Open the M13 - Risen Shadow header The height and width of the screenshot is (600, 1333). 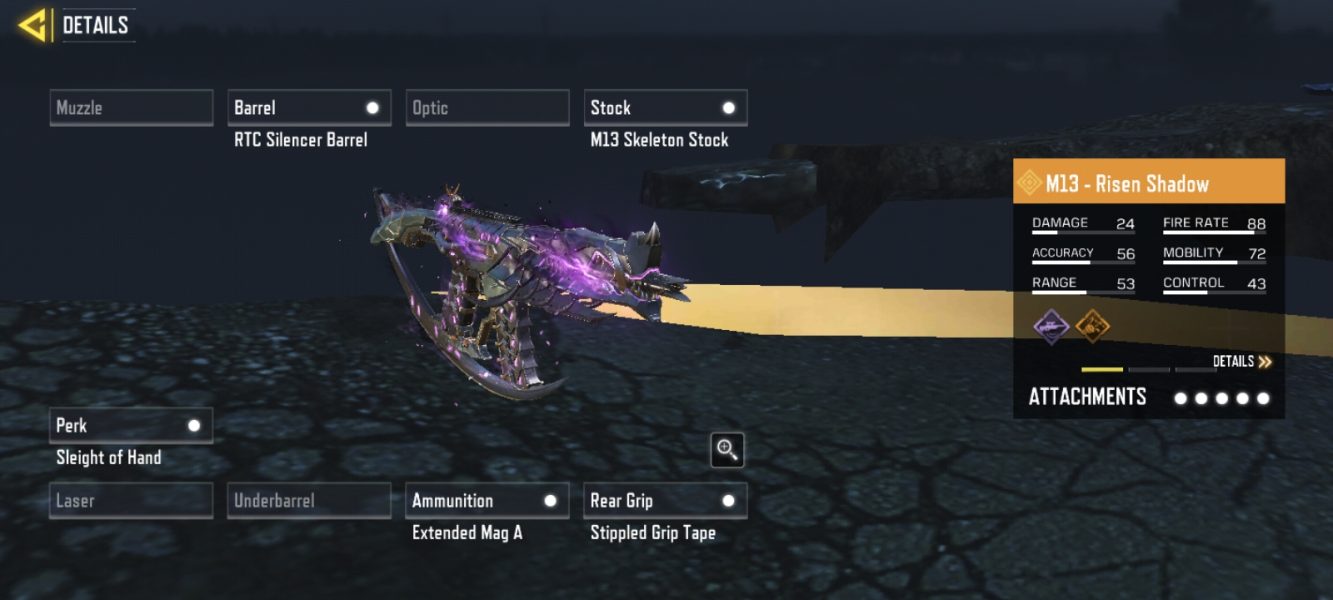point(1148,184)
